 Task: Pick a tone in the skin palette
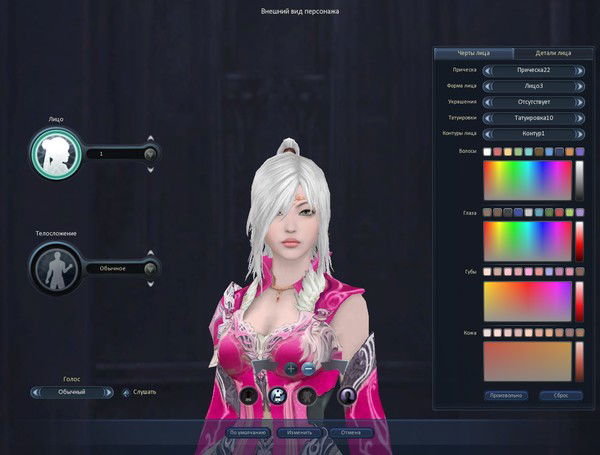pyautogui.click(x=527, y=361)
